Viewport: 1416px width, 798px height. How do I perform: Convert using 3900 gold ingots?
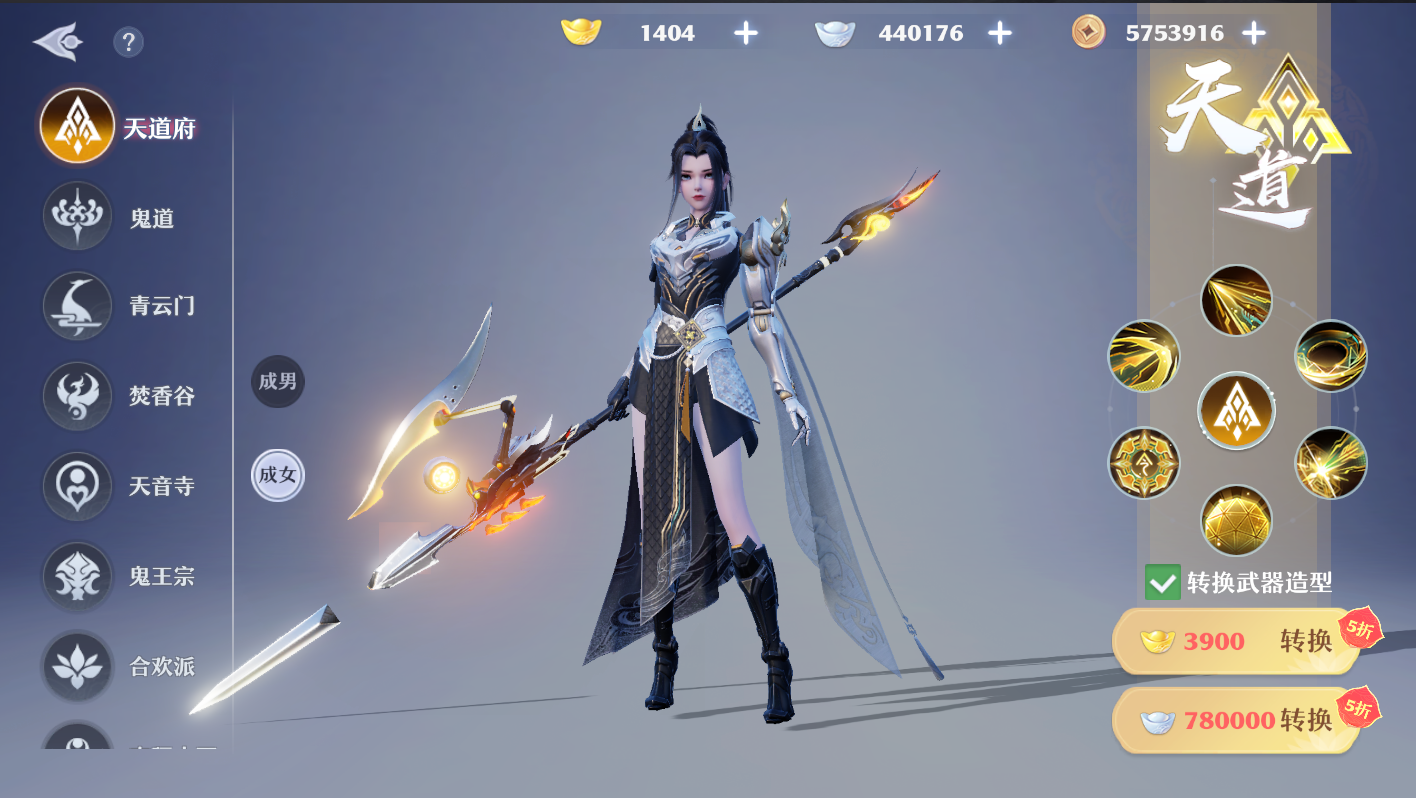pos(1236,641)
